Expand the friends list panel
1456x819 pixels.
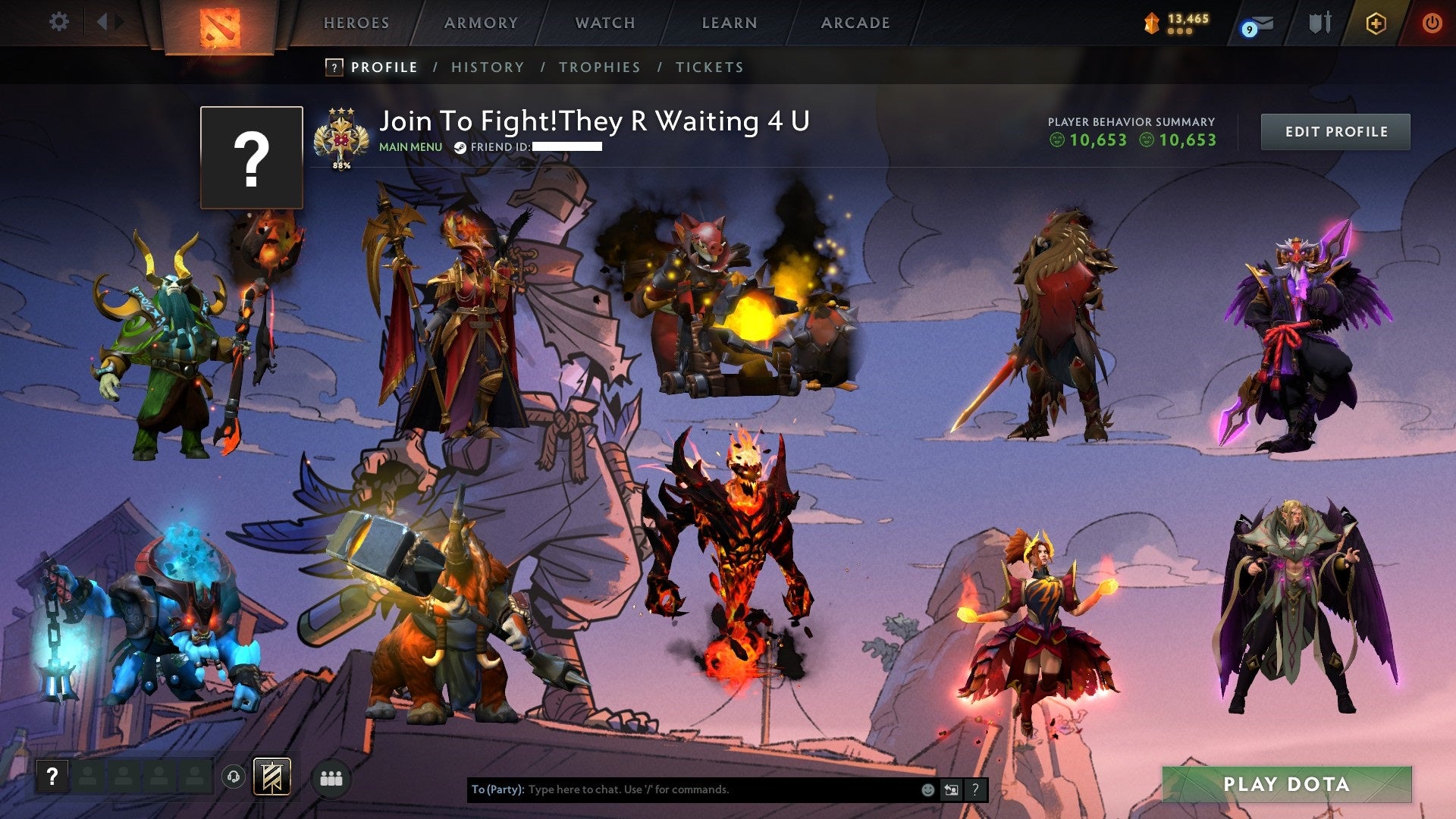[332, 780]
